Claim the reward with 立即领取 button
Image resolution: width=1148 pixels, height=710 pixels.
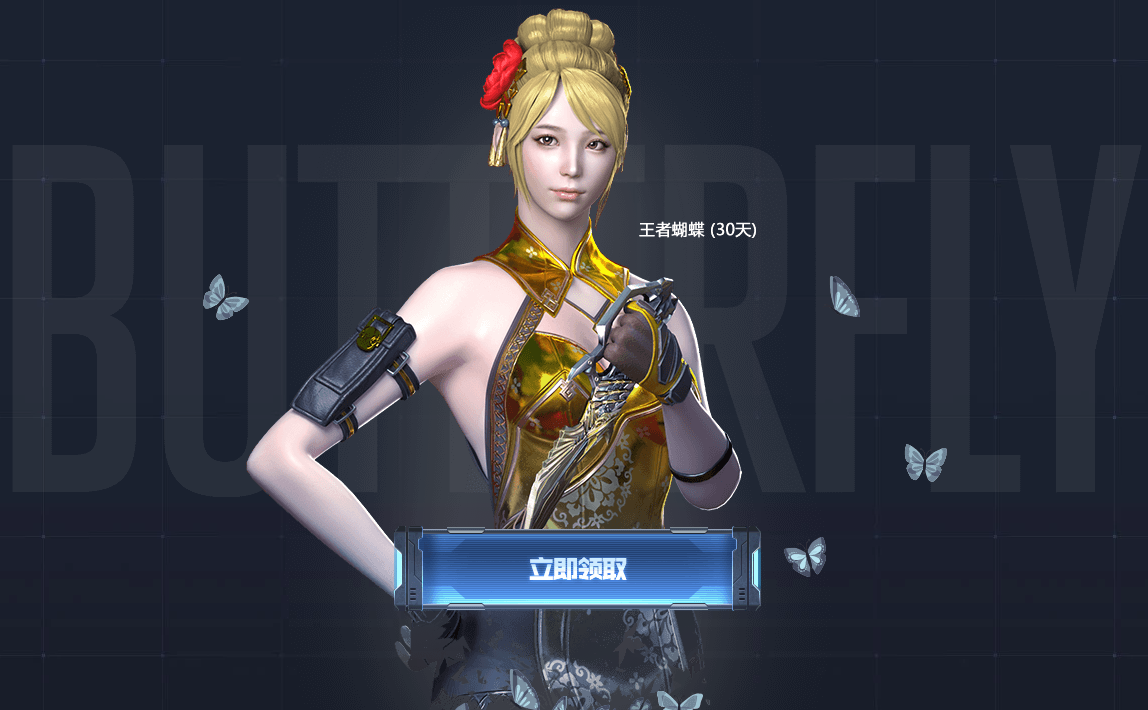tap(577, 569)
